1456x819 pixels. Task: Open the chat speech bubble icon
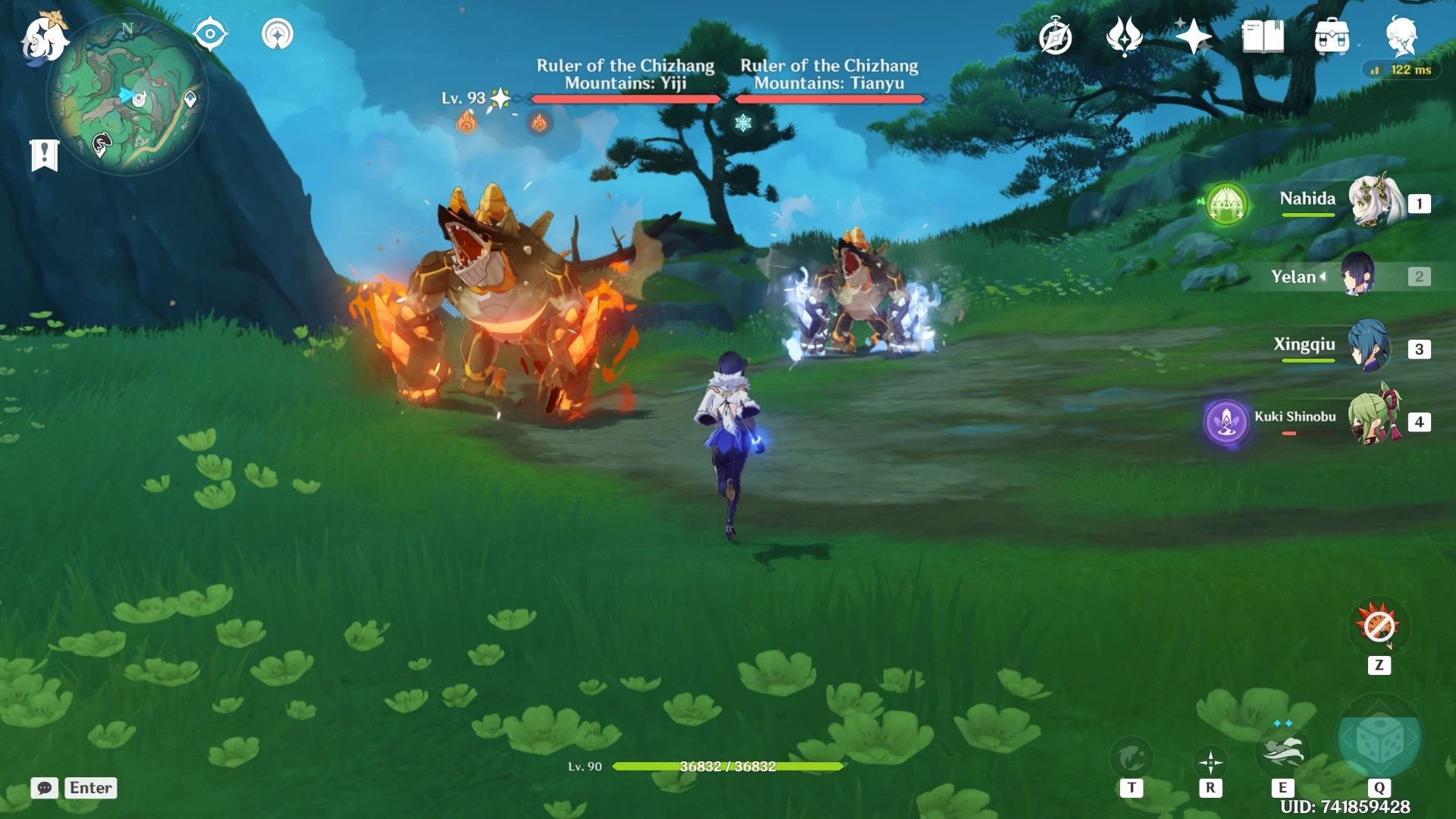pos(45,789)
